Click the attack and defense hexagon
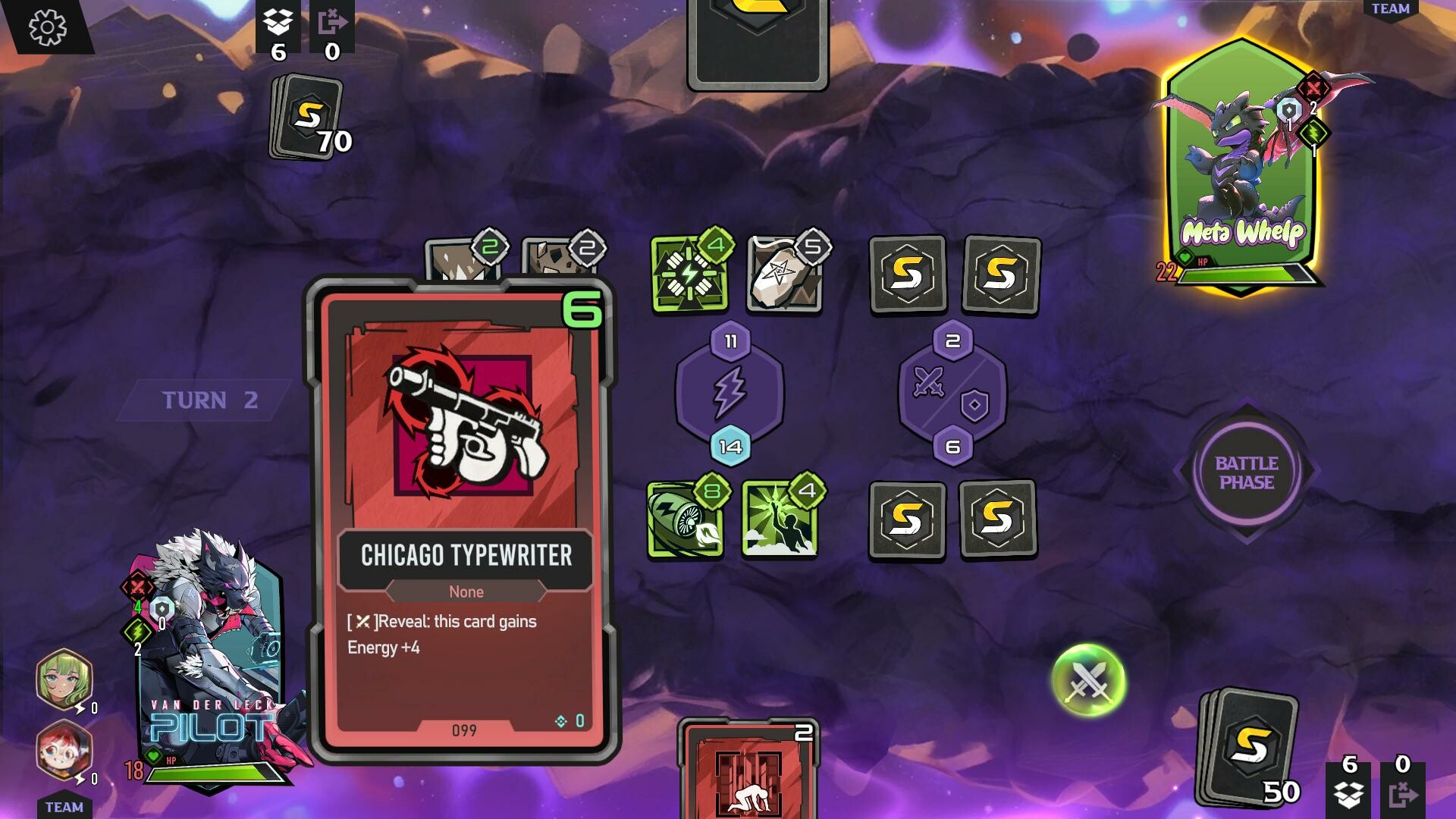The width and height of the screenshot is (1456, 819). click(x=952, y=394)
